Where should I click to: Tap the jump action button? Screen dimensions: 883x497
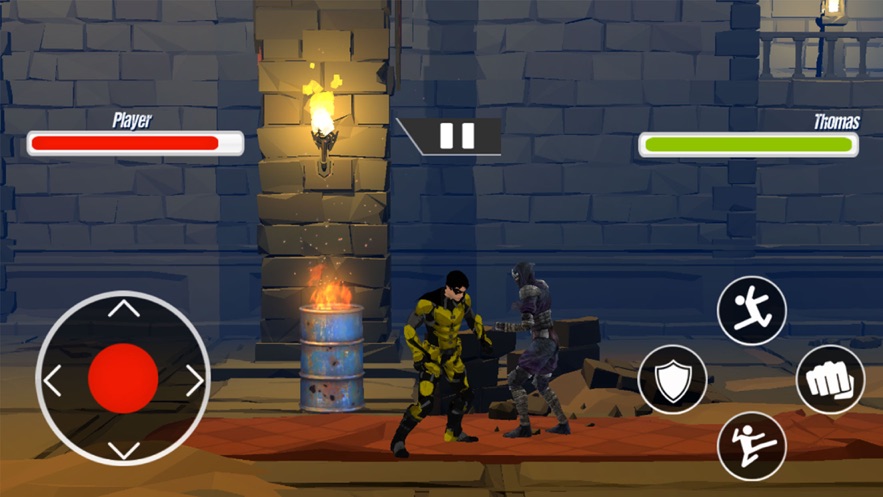tap(752, 310)
